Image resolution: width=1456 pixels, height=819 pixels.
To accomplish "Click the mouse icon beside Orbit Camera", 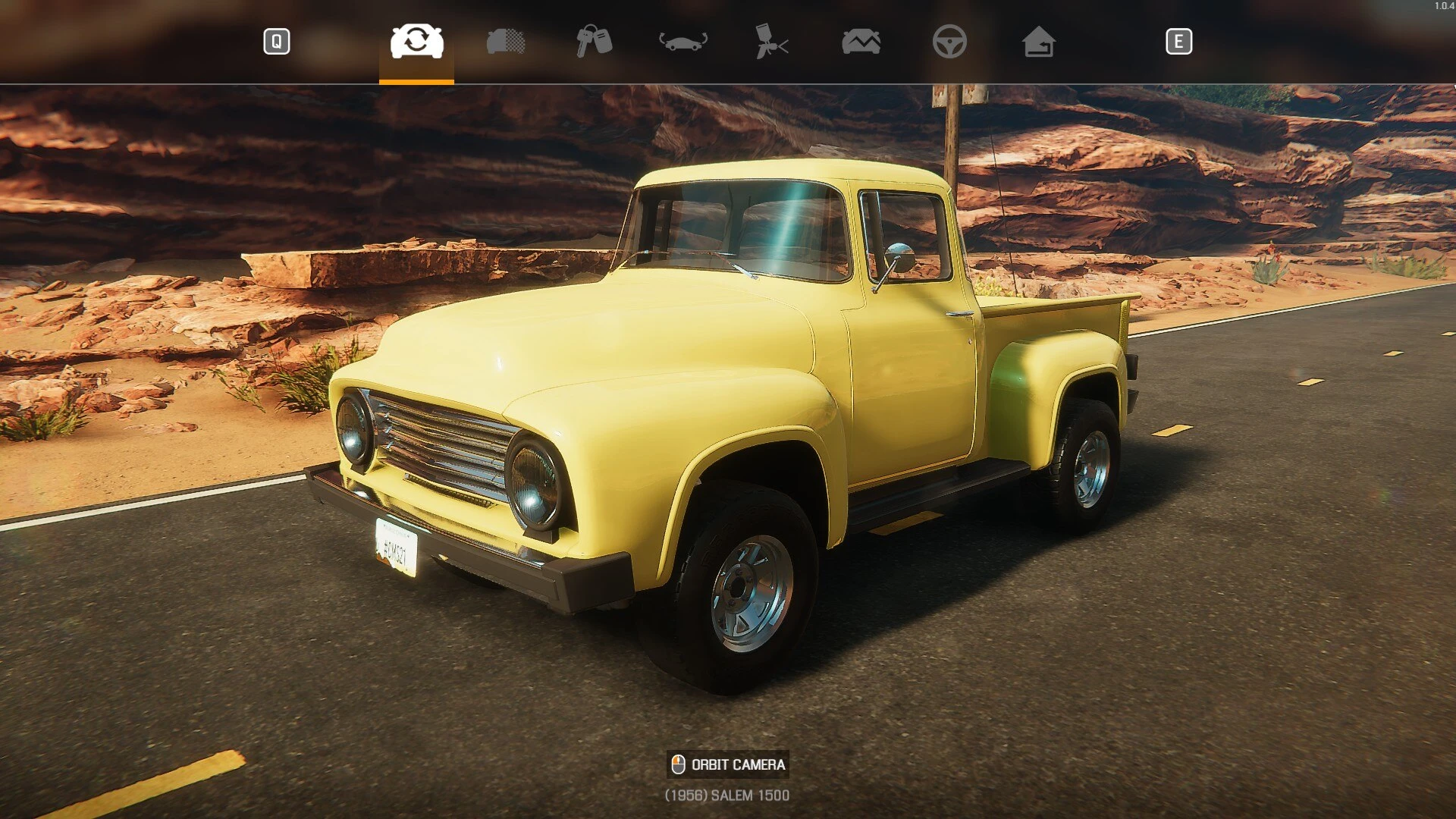I will 677,764.
